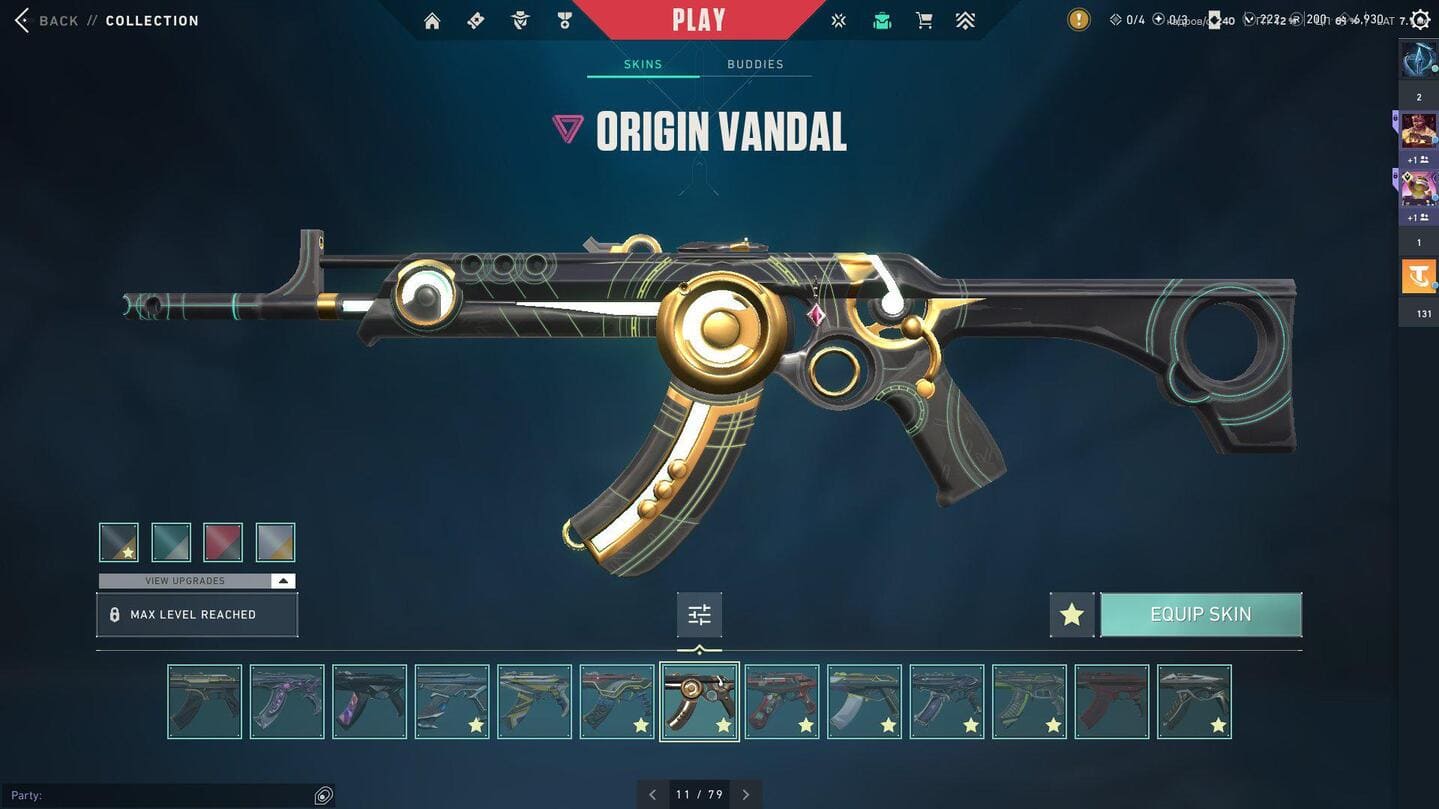The width and height of the screenshot is (1439, 809).
Task: Hit the red PLAY button
Action: [x=698, y=20]
